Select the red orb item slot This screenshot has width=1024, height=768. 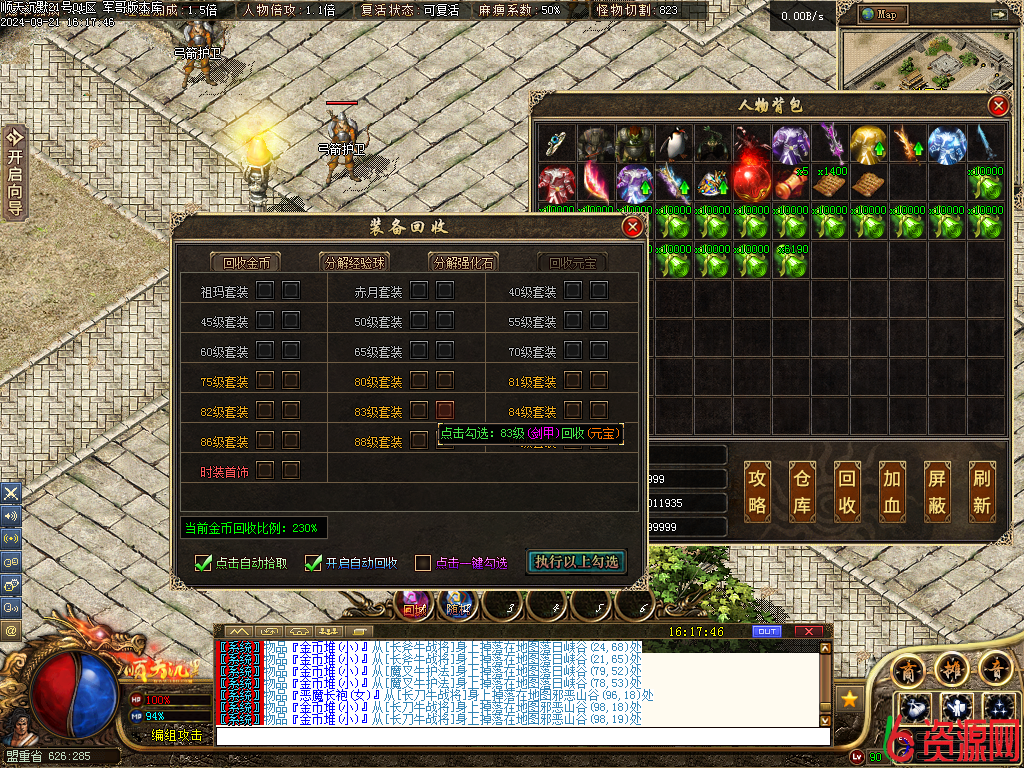751,182
